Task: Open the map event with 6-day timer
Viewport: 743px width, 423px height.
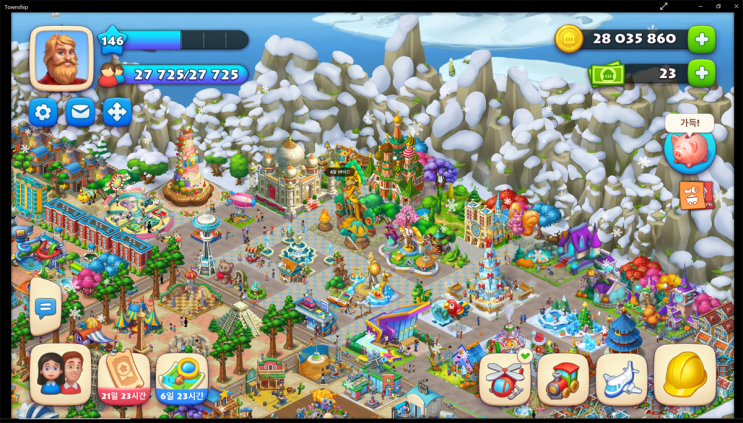Action: coord(182,376)
